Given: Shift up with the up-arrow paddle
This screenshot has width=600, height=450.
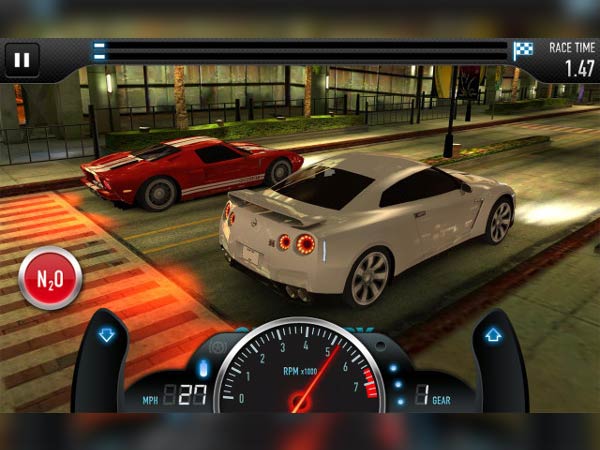Looking at the screenshot, I should [x=493, y=336].
